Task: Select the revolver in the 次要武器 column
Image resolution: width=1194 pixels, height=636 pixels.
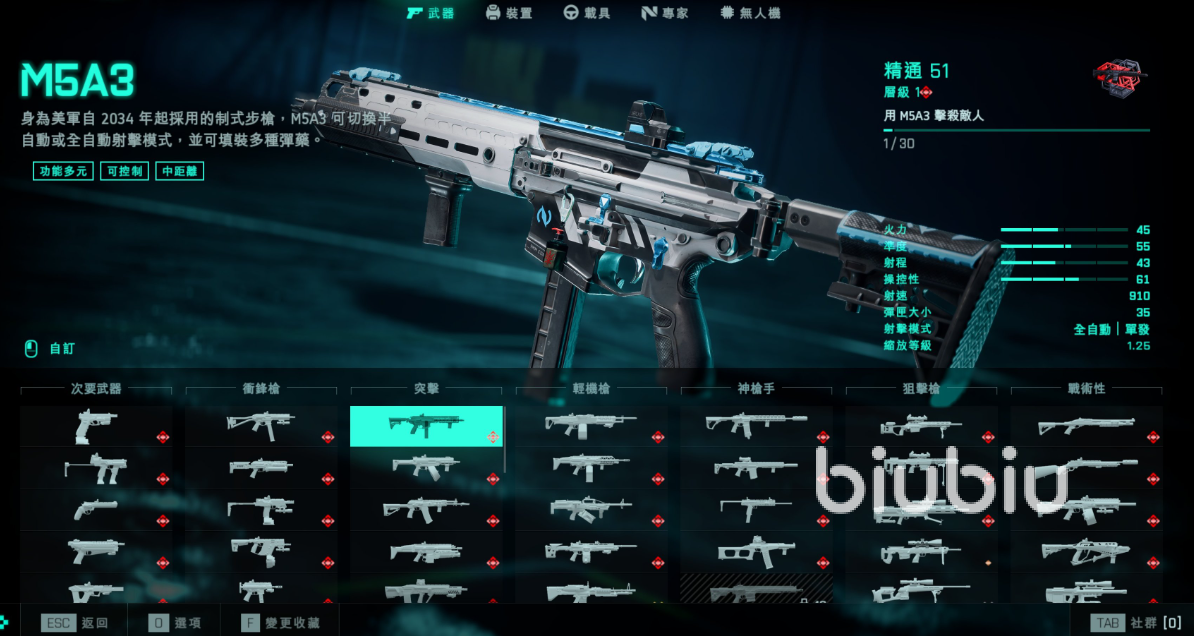Action: pyautogui.click(x=96, y=509)
